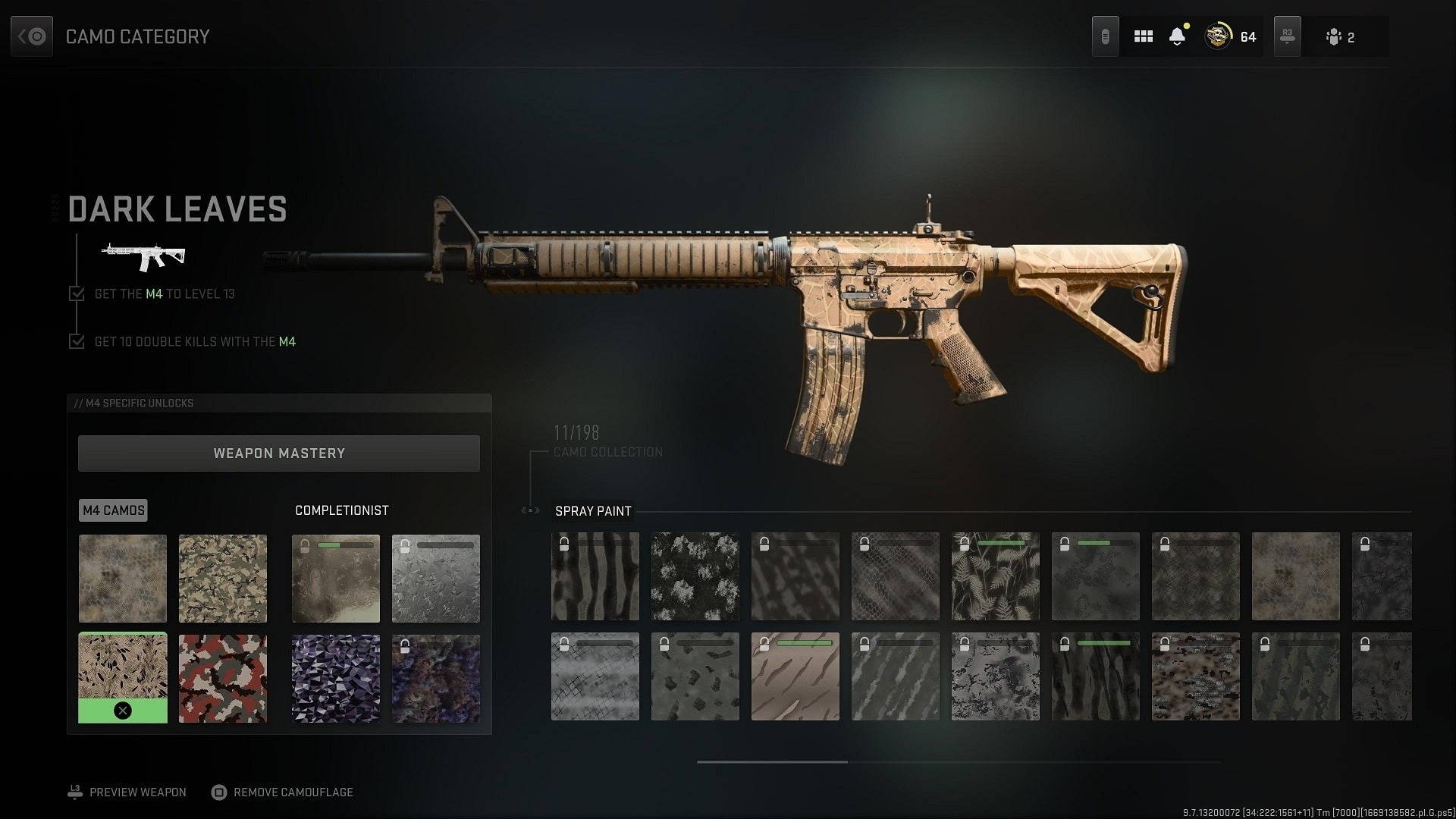Open the Weapon Mastery panel
This screenshot has width=1456, height=819.
(x=279, y=453)
